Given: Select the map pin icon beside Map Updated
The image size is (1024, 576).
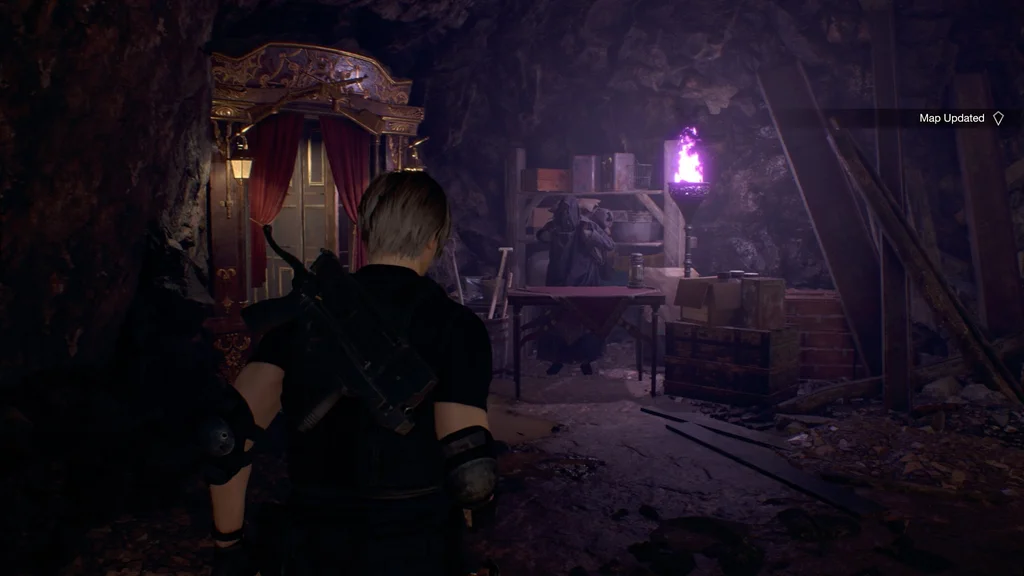Looking at the screenshot, I should click(997, 119).
